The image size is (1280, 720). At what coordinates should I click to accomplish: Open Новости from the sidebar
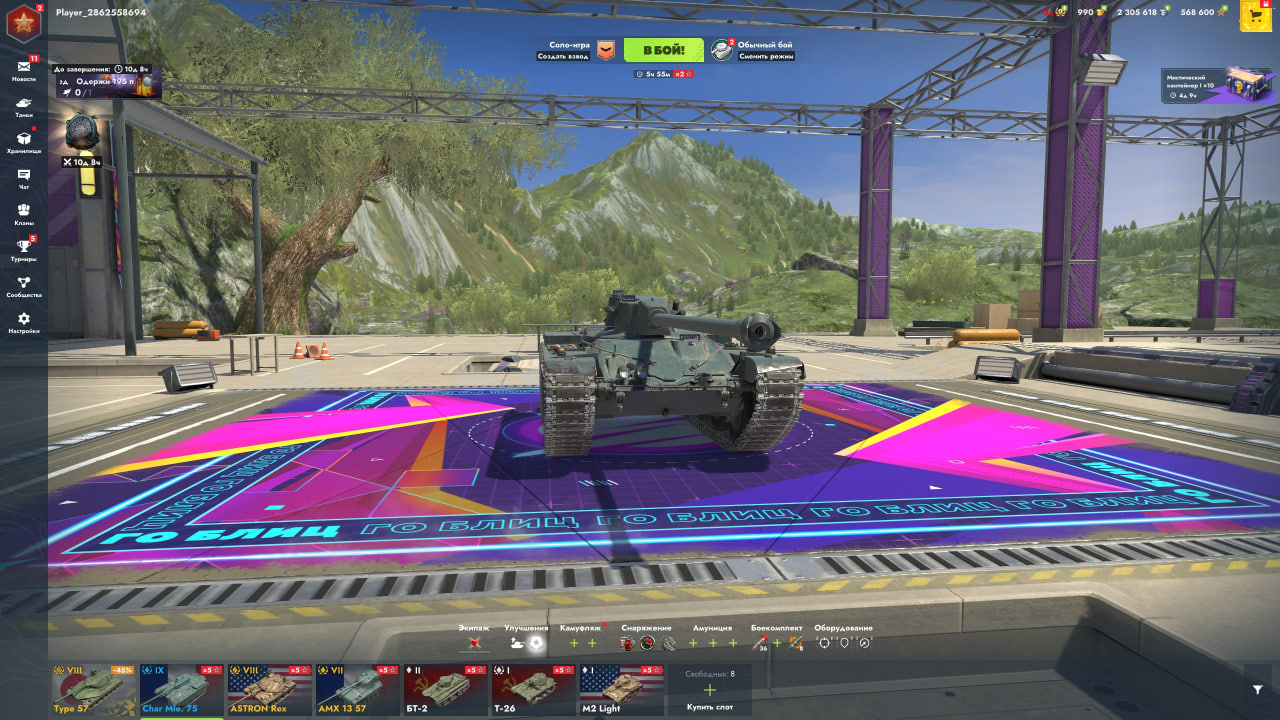tap(23, 70)
